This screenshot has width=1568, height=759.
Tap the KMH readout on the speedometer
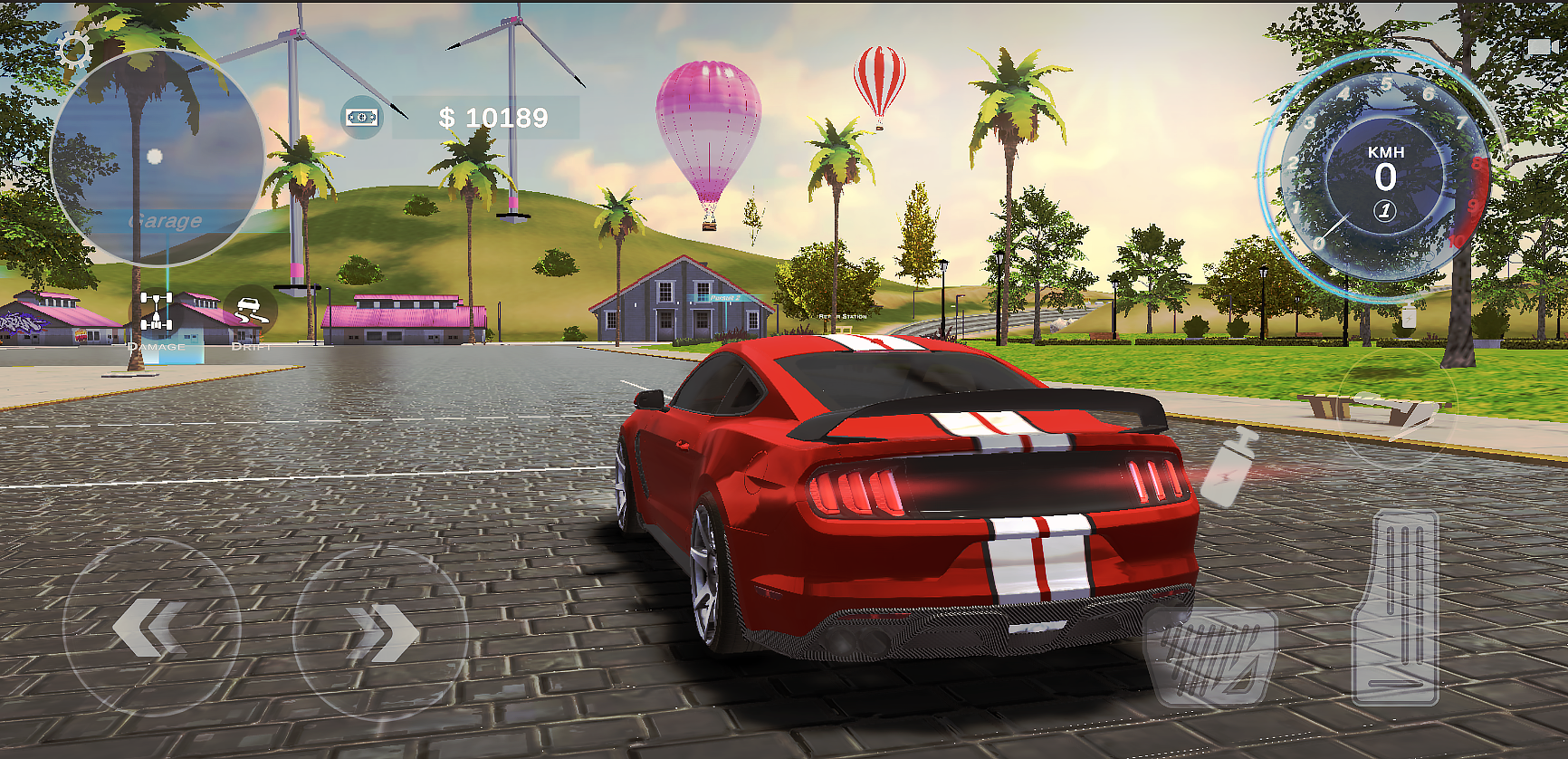pyautogui.click(x=1385, y=153)
